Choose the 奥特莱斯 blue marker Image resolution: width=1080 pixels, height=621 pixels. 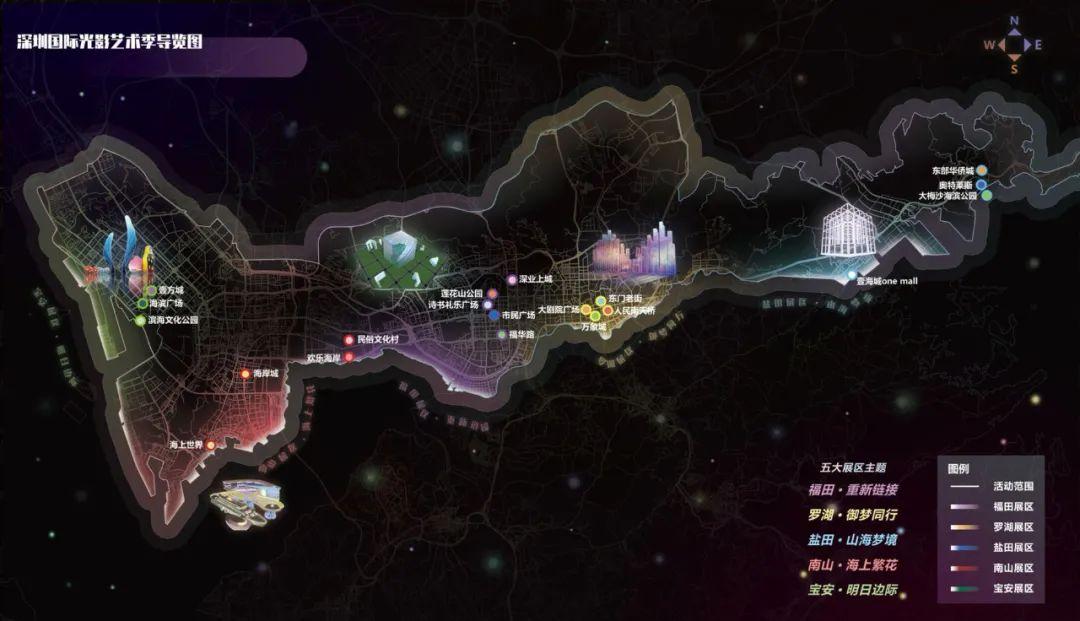[x=982, y=184]
